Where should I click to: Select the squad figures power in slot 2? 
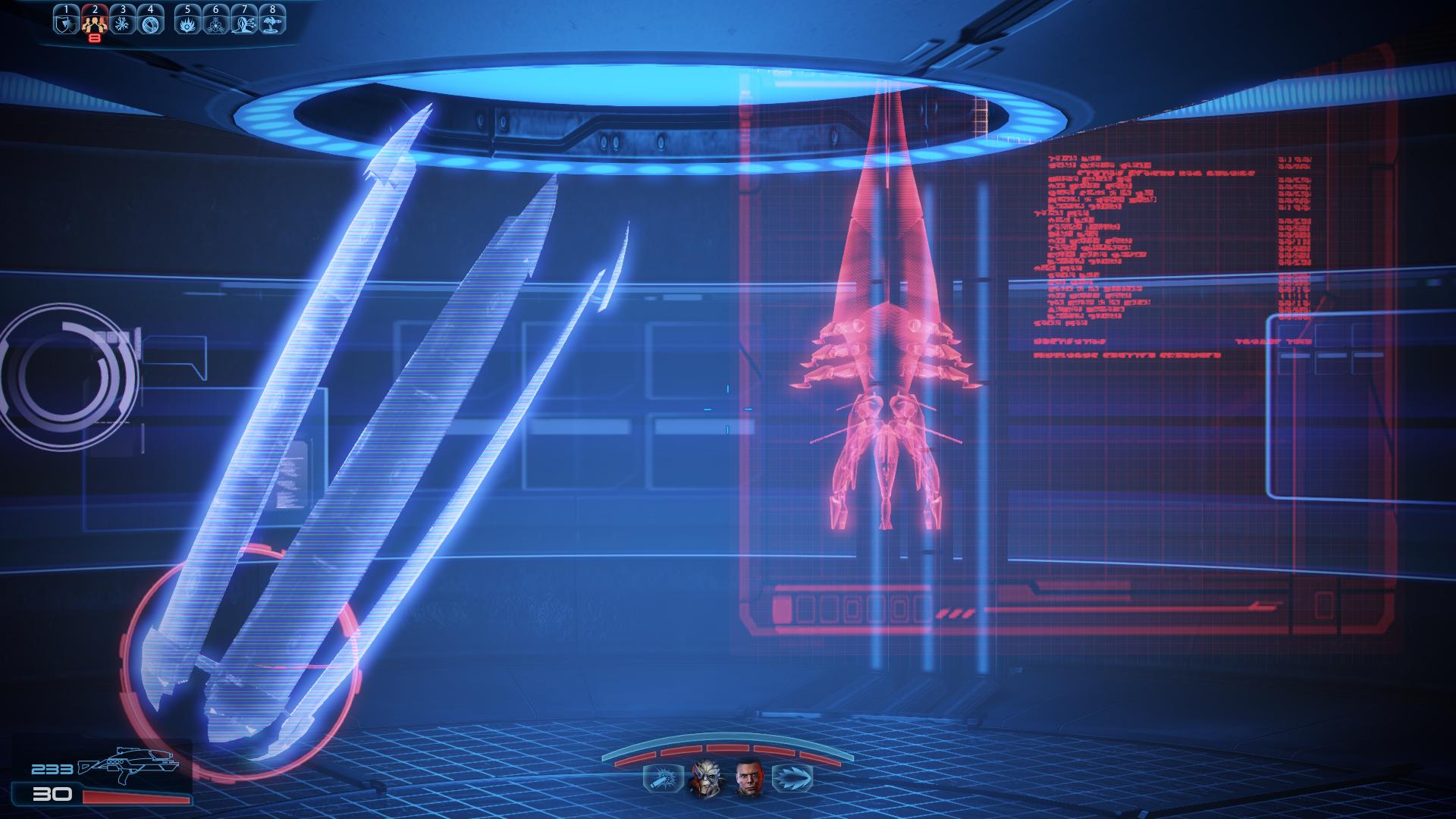tap(95, 23)
